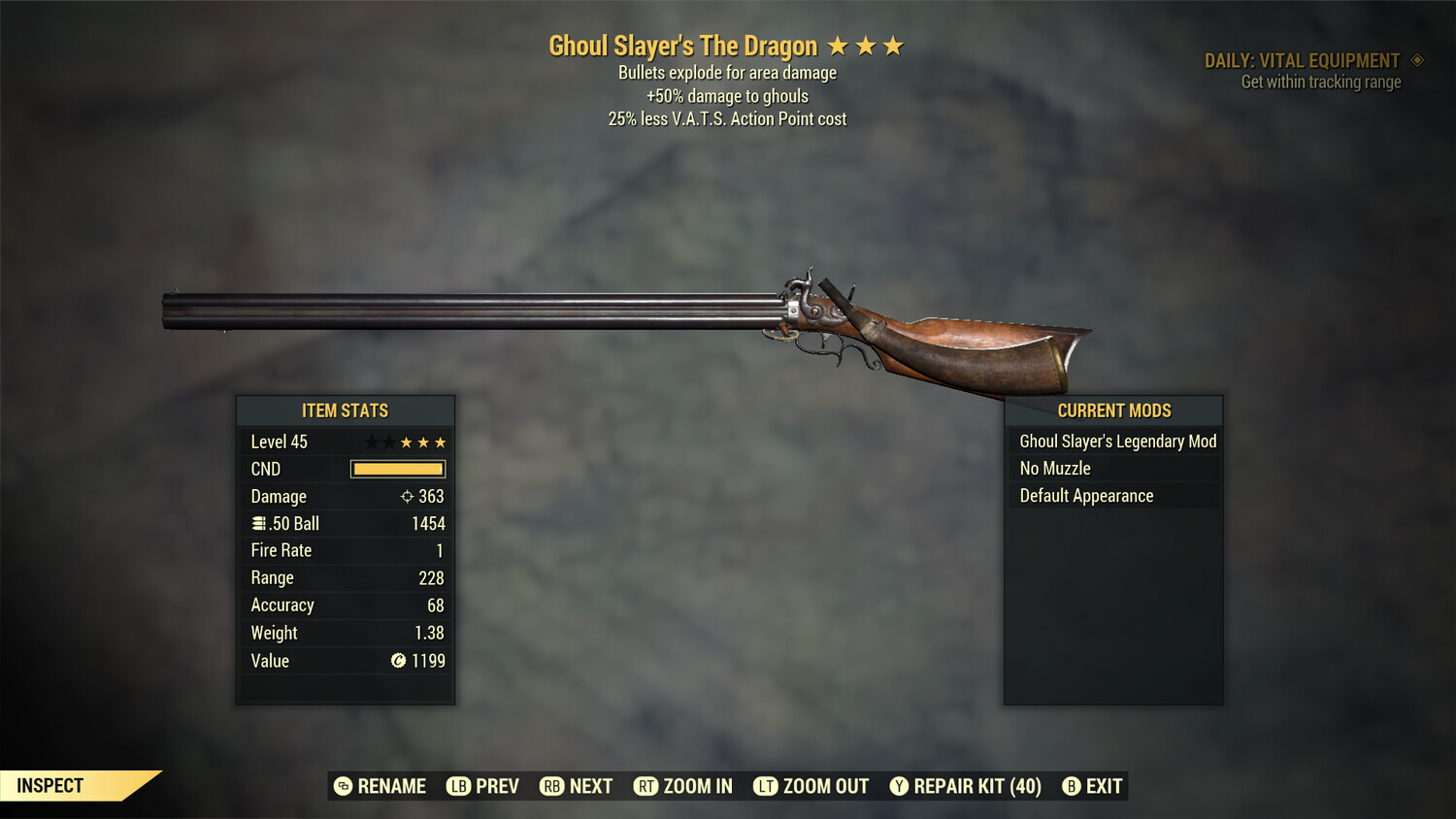Click the RB glyph for Next
The height and width of the screenshot is (819, 1456).
(551, 786)
